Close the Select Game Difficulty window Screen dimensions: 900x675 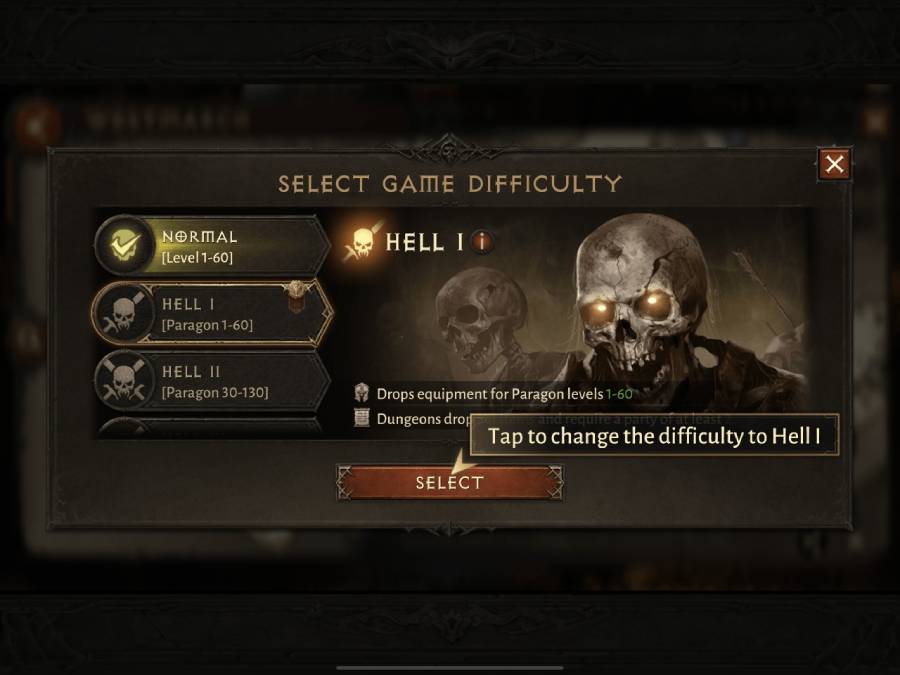click(835, 164)
